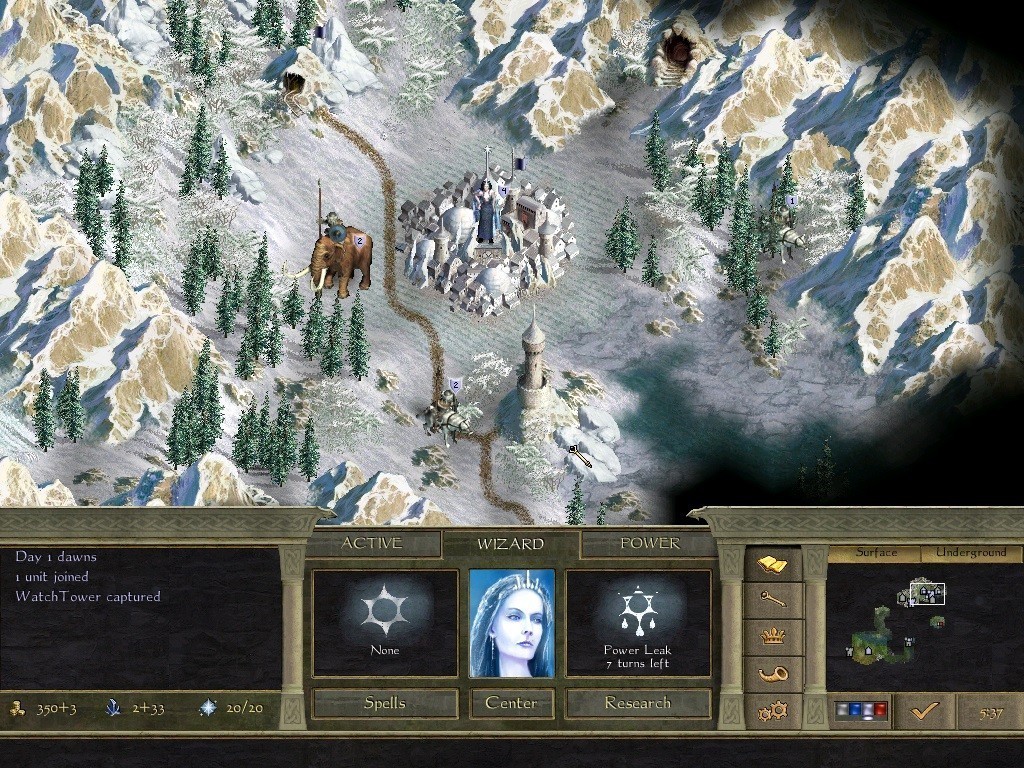Viewport: 1024px width, 768px height.
Task: Center the view on the wizard
Action: [x=511, y=703]
